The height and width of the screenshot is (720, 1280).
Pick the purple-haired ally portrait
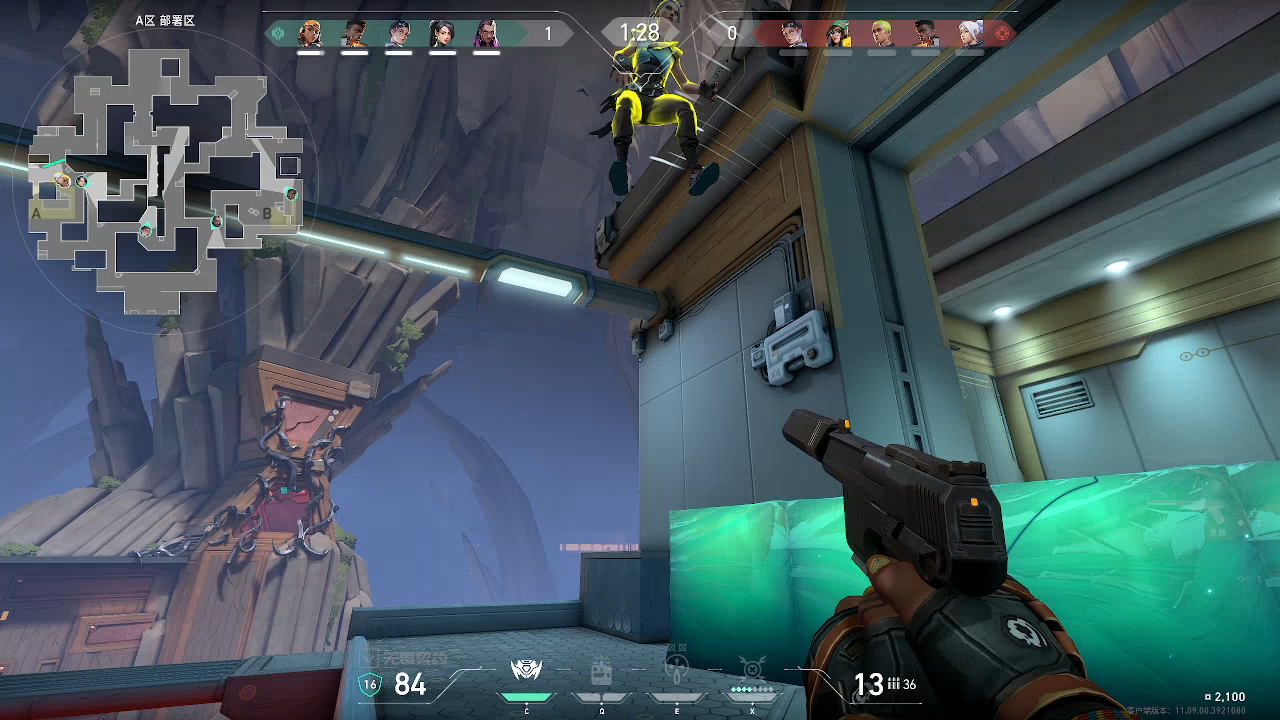(x=486, y=34)
